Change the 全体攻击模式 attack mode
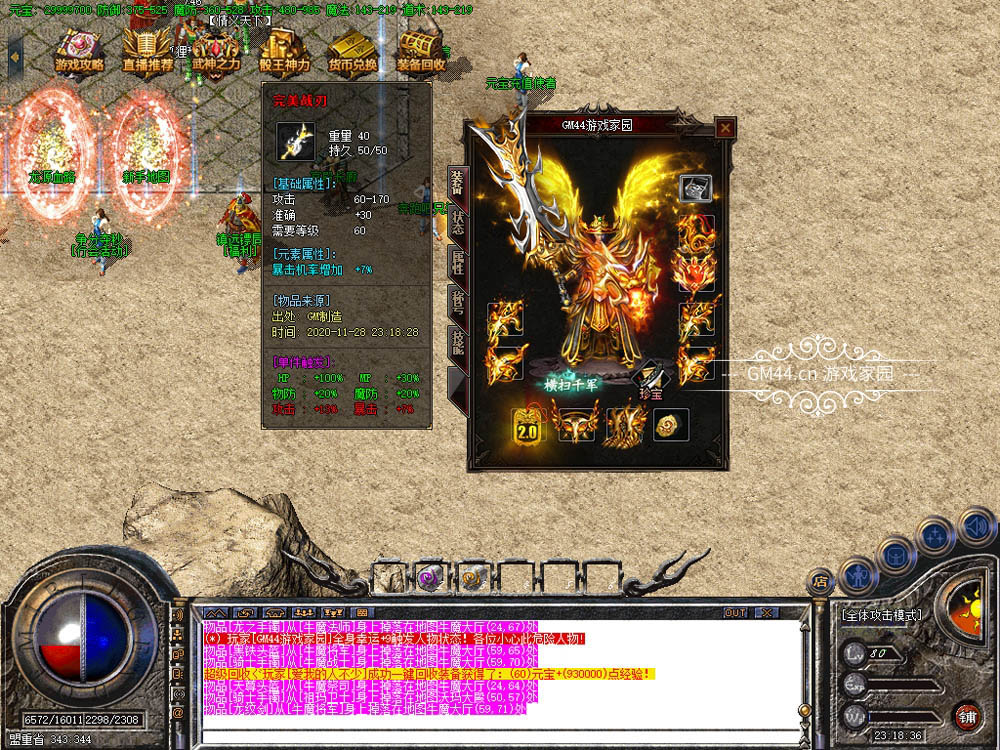The width and height of the screenshot is (1000, 750). pos(881,615)
